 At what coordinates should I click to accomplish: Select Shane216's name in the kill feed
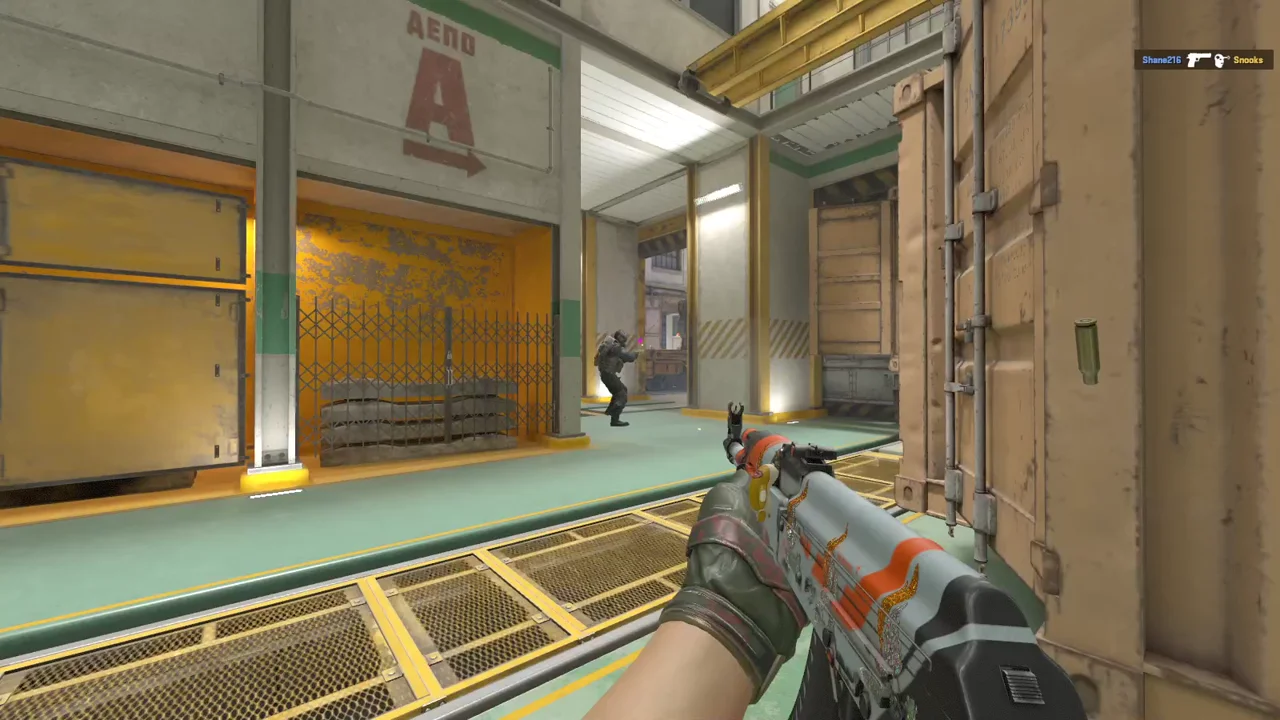click(1161, 60)
